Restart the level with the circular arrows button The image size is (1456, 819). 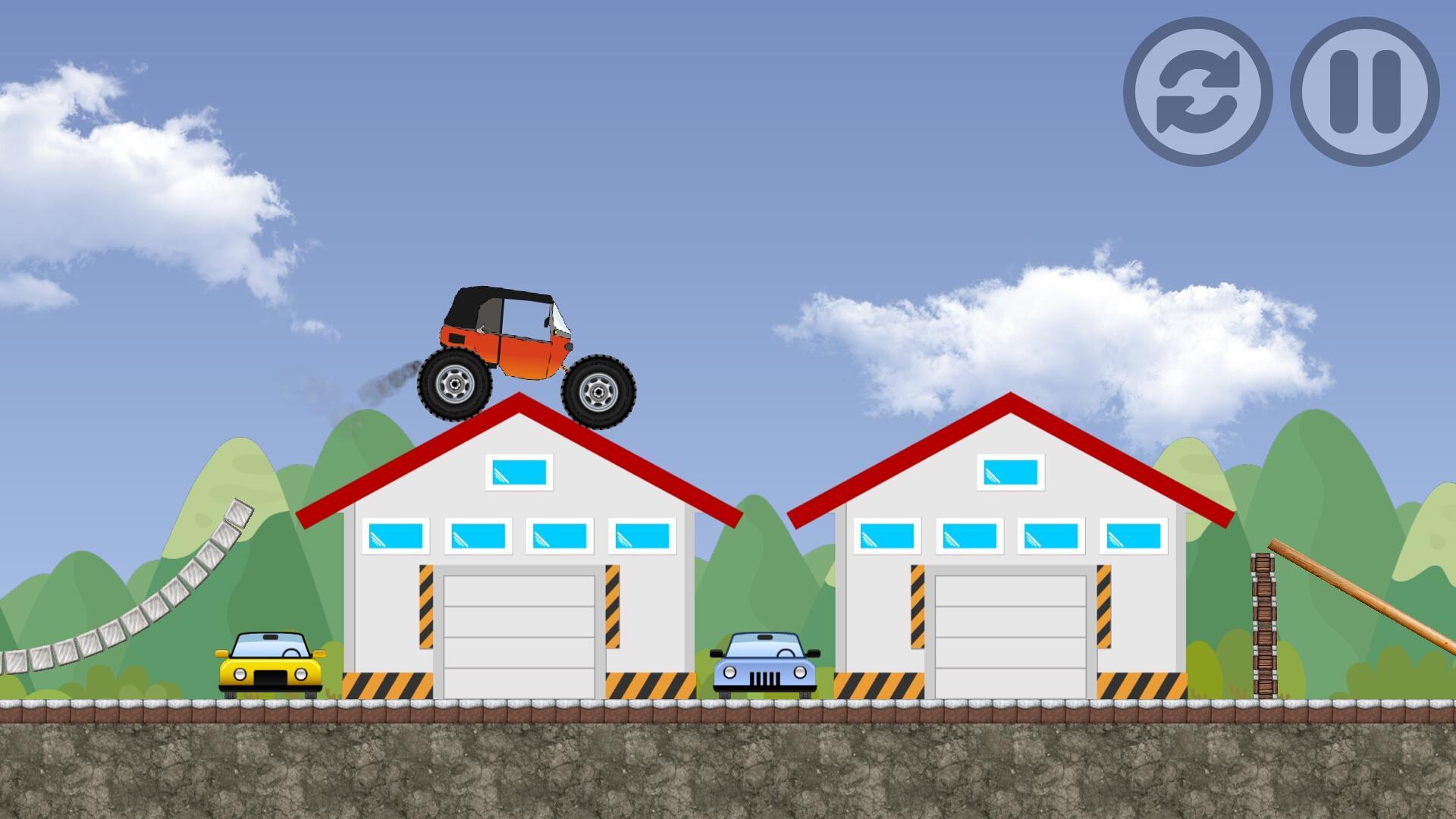[1197, 92]
